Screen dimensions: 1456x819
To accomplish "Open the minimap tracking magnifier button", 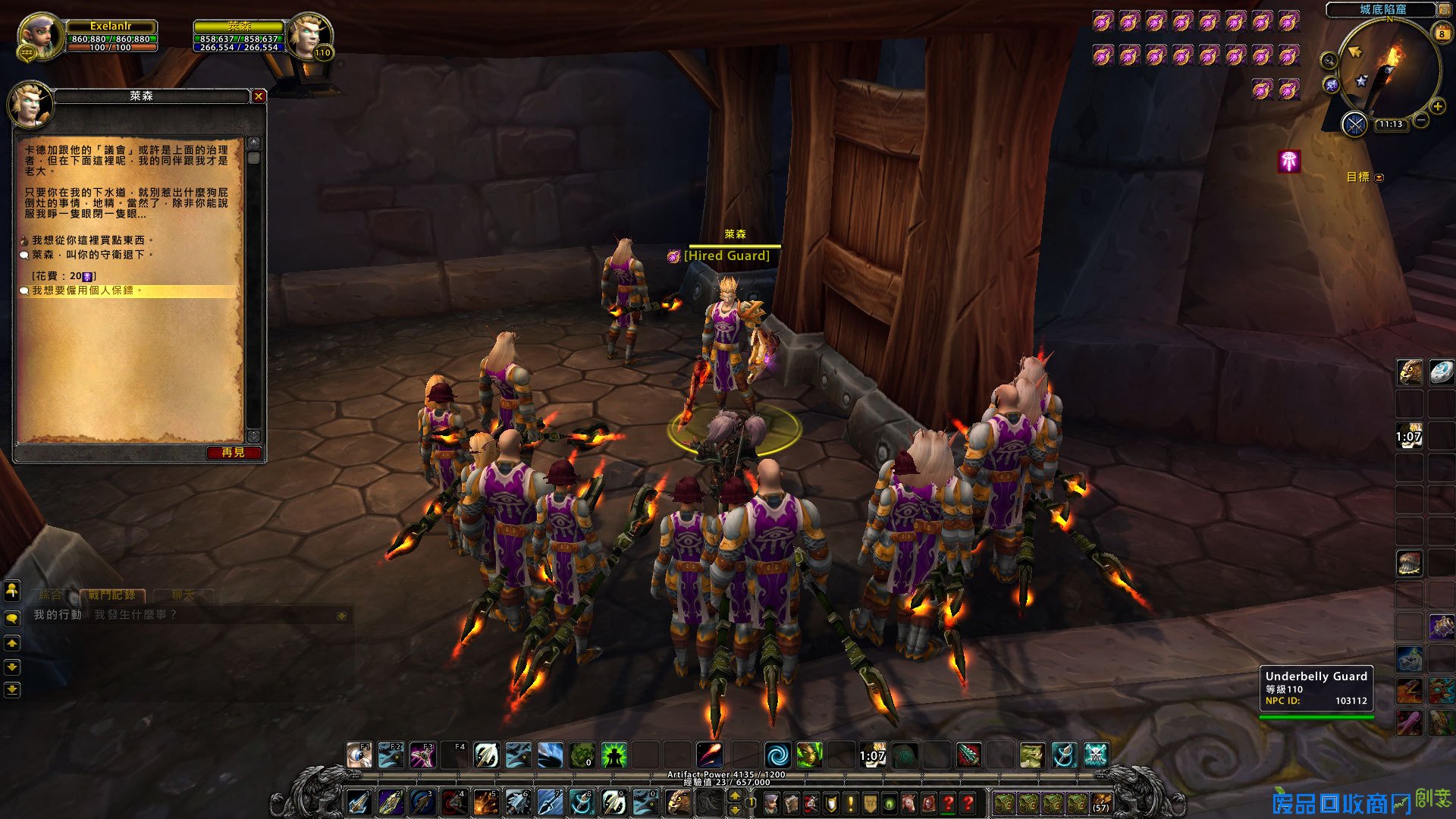I will click(x=1329, y=60).
